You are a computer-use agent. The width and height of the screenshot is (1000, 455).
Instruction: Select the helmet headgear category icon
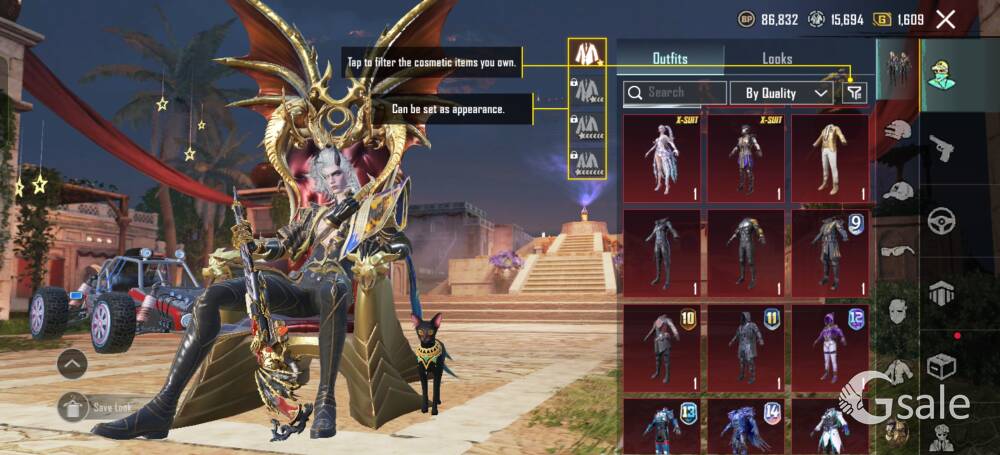(x=899, y=130)
